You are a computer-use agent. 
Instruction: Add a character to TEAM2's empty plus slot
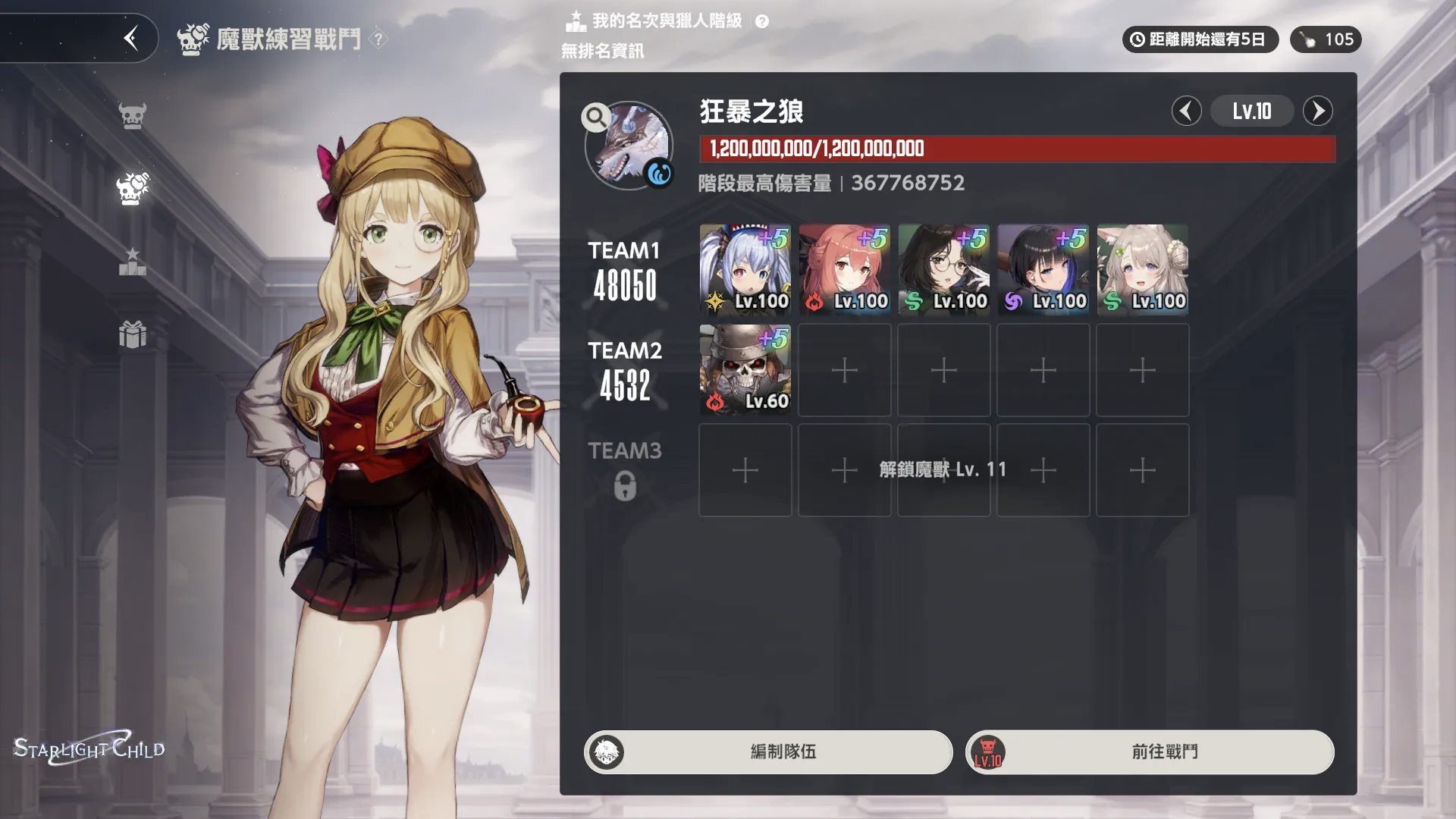coord(844,370)
